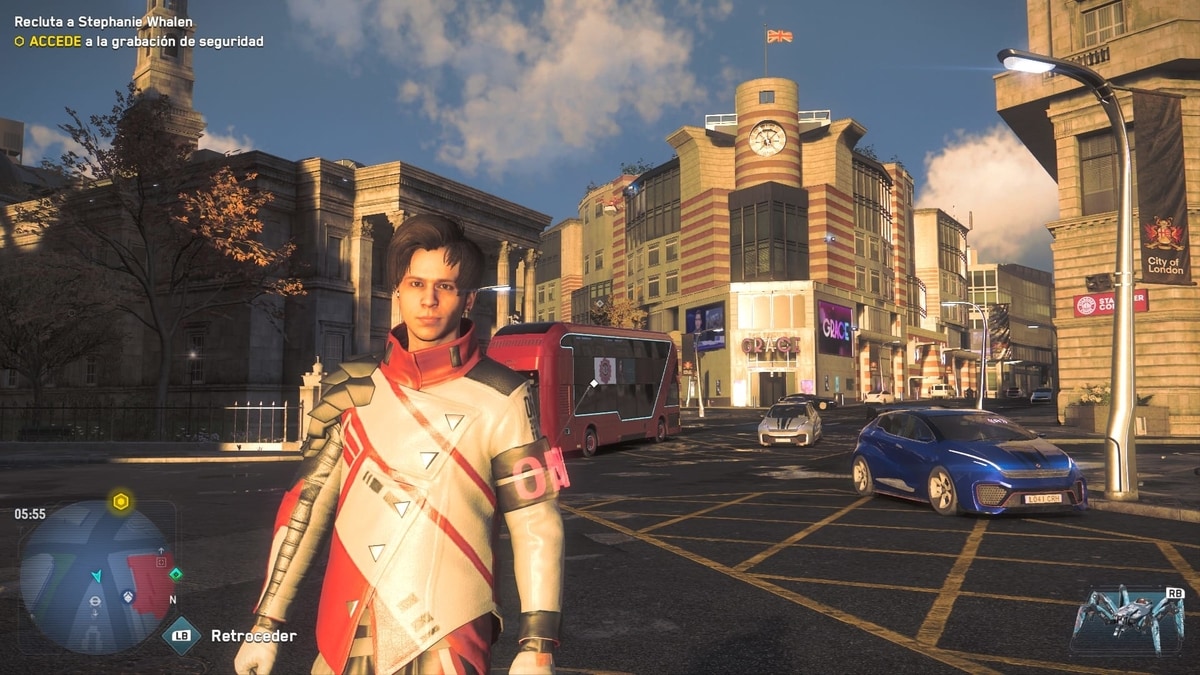Select the dark blue circular minimap marker
The width and height of the screenshot is (1200, 675).
128,596
